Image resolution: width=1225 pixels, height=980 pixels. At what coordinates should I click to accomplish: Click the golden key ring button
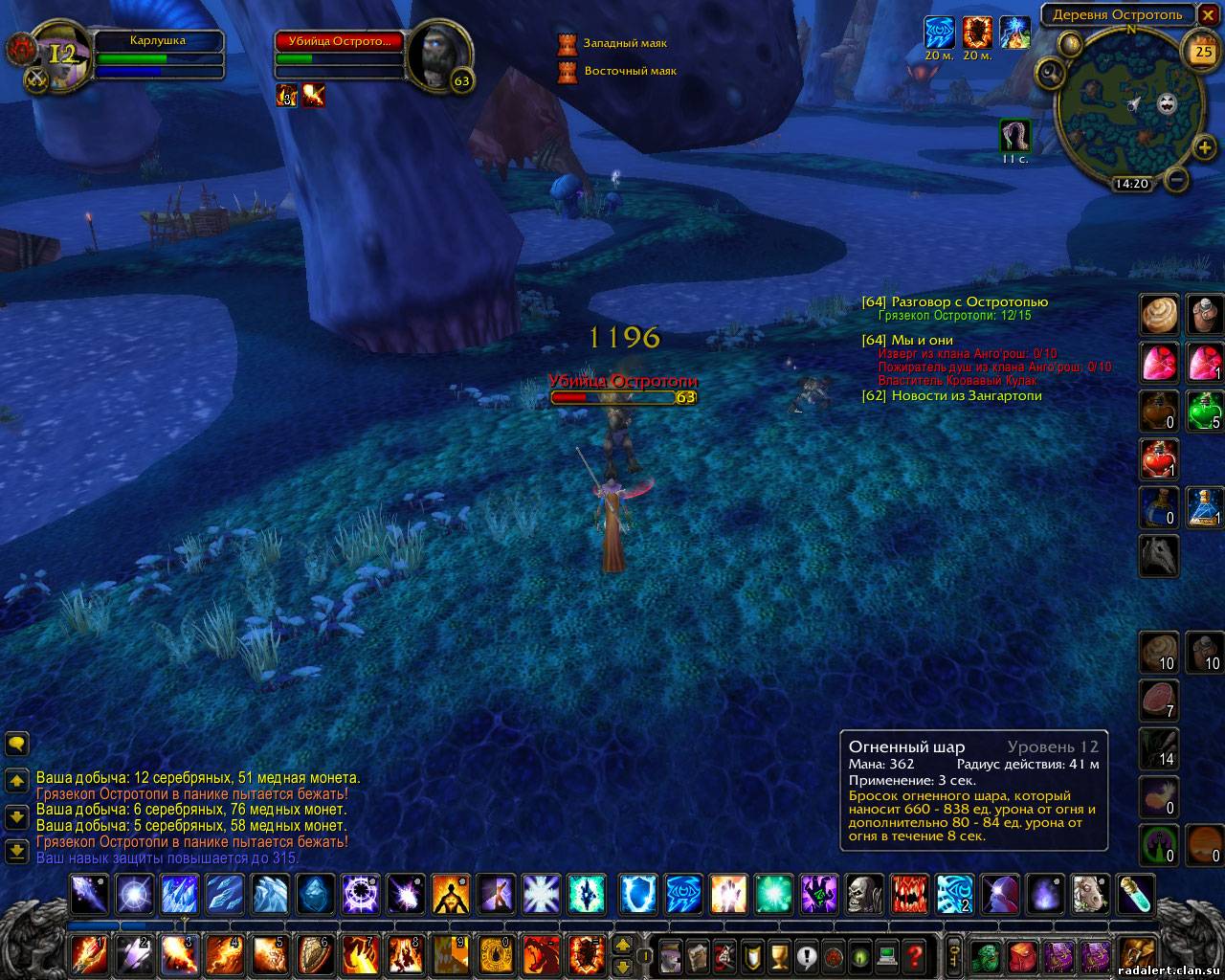coord(954,954)
